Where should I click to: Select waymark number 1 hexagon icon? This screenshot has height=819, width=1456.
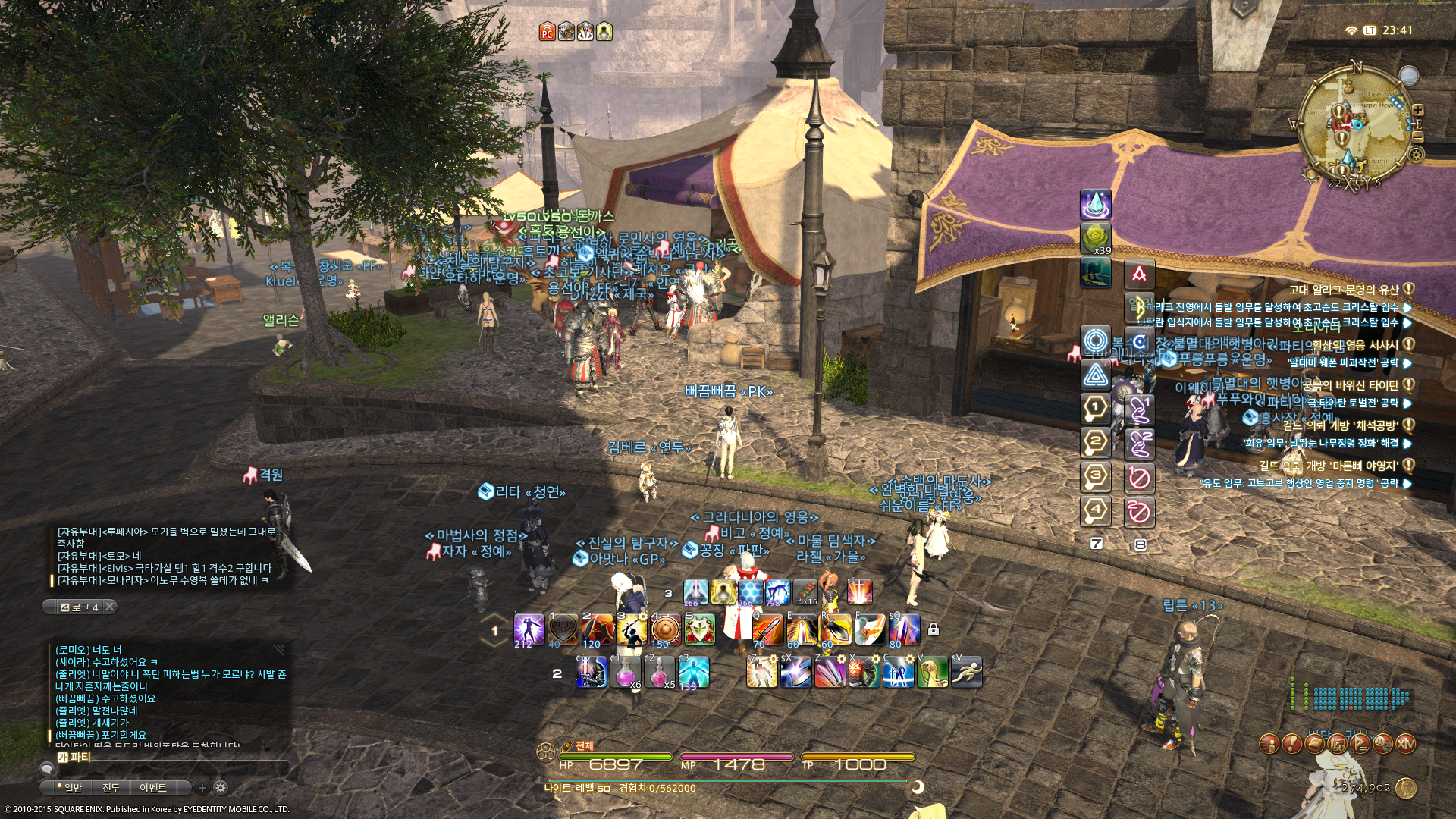click(x=1095, y=408)
